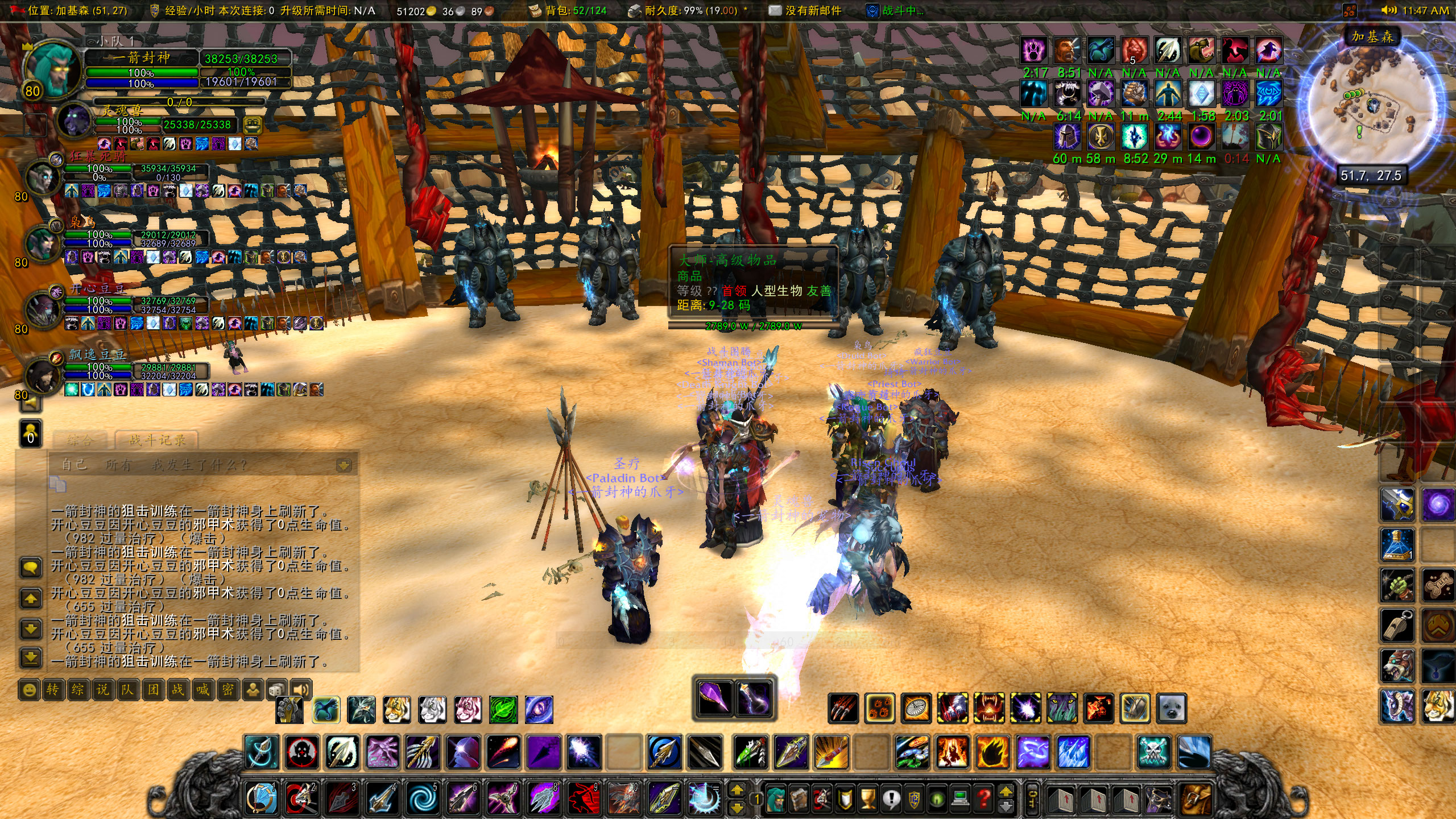Open the 综合 general chat tab

tap(80, 440)
